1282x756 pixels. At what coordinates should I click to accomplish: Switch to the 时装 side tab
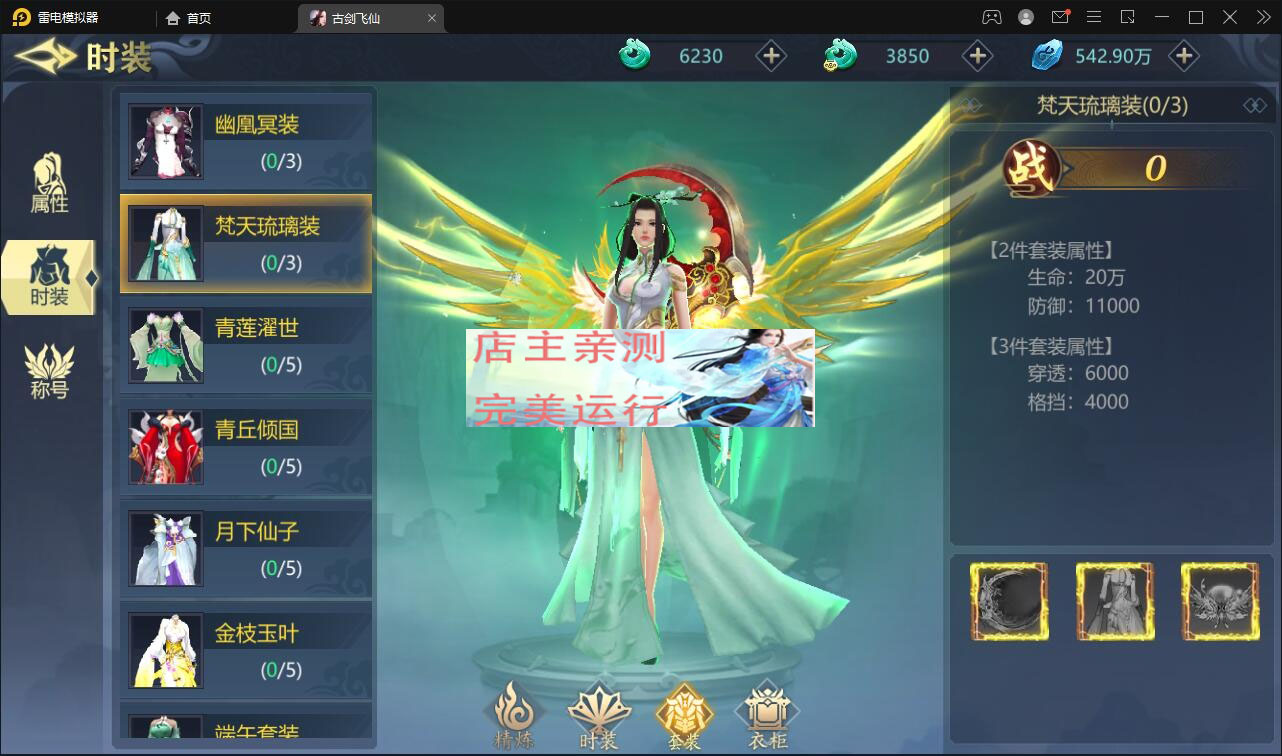tap(49, 278)
